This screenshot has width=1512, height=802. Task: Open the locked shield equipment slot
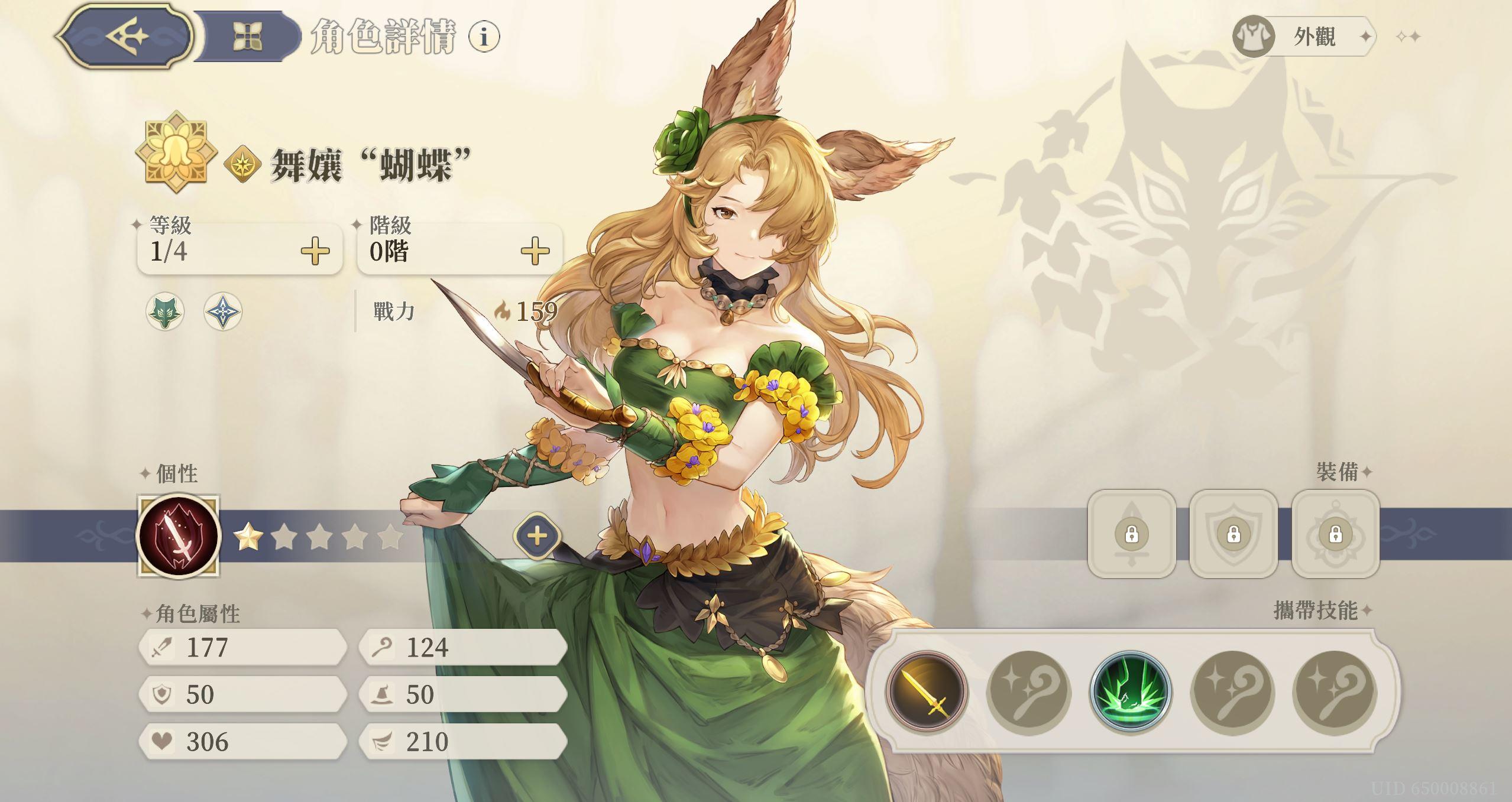tap(1234, 535)
